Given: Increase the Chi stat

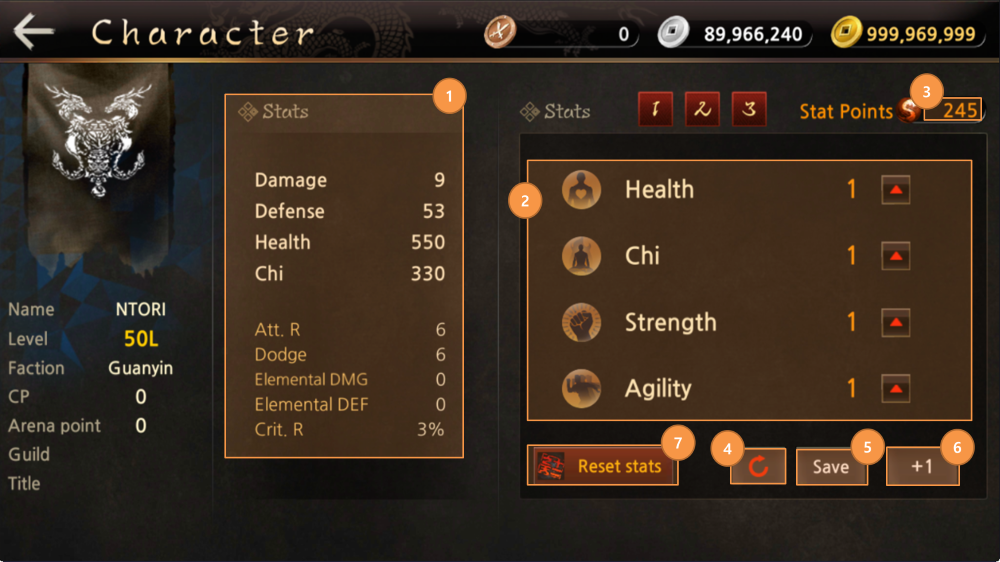Looking at the screenshot, I should [x=895, y=256].
